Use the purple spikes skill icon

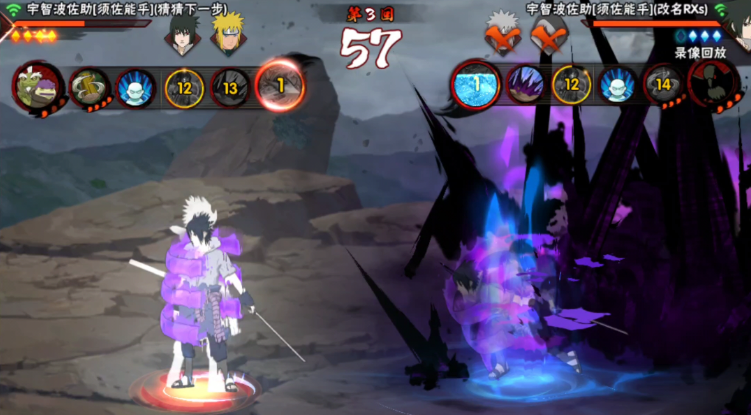point(526,84)
